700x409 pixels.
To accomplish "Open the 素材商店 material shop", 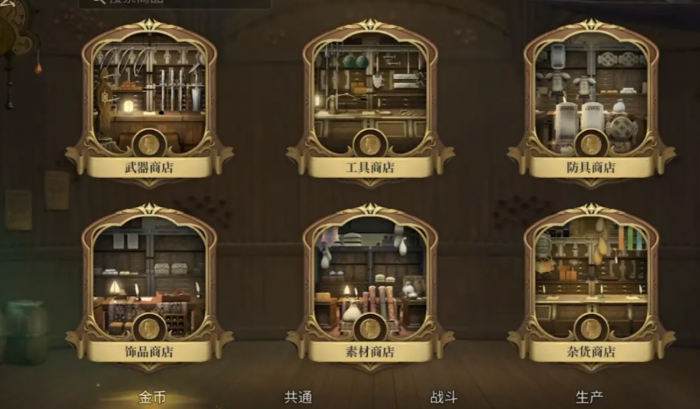I will 370,285.
